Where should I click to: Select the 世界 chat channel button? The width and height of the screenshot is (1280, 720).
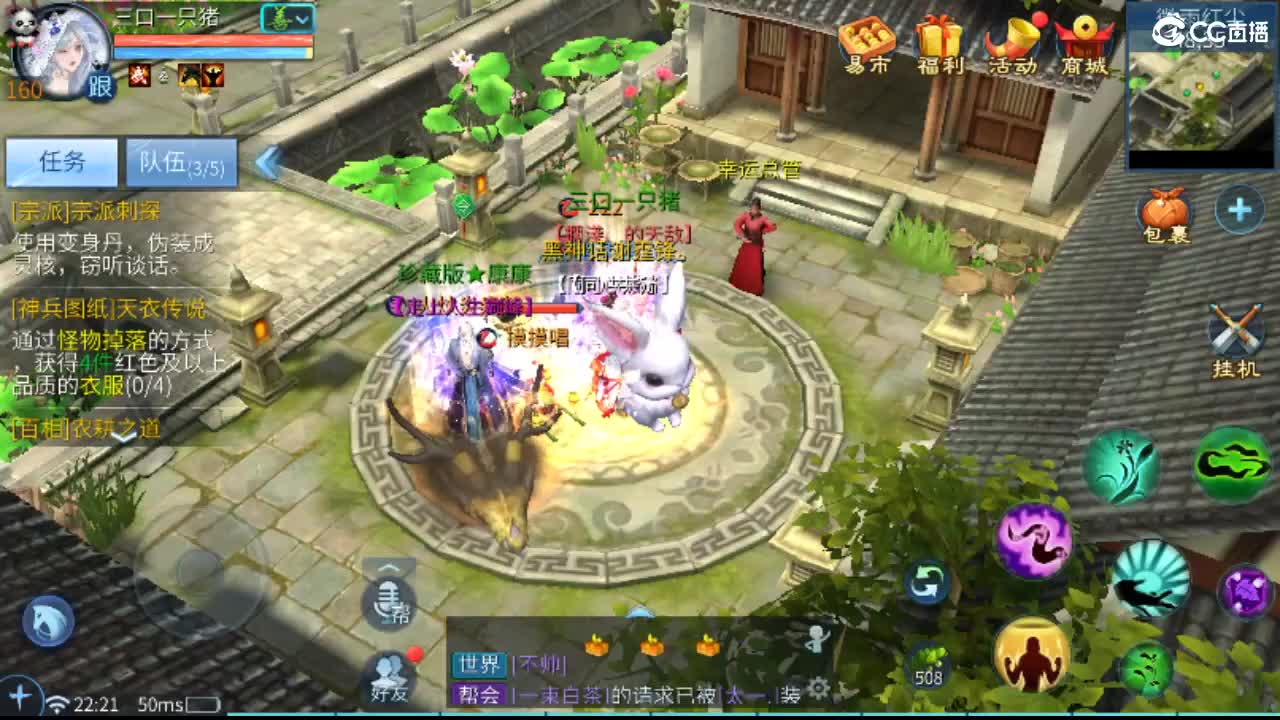(479, 665)
